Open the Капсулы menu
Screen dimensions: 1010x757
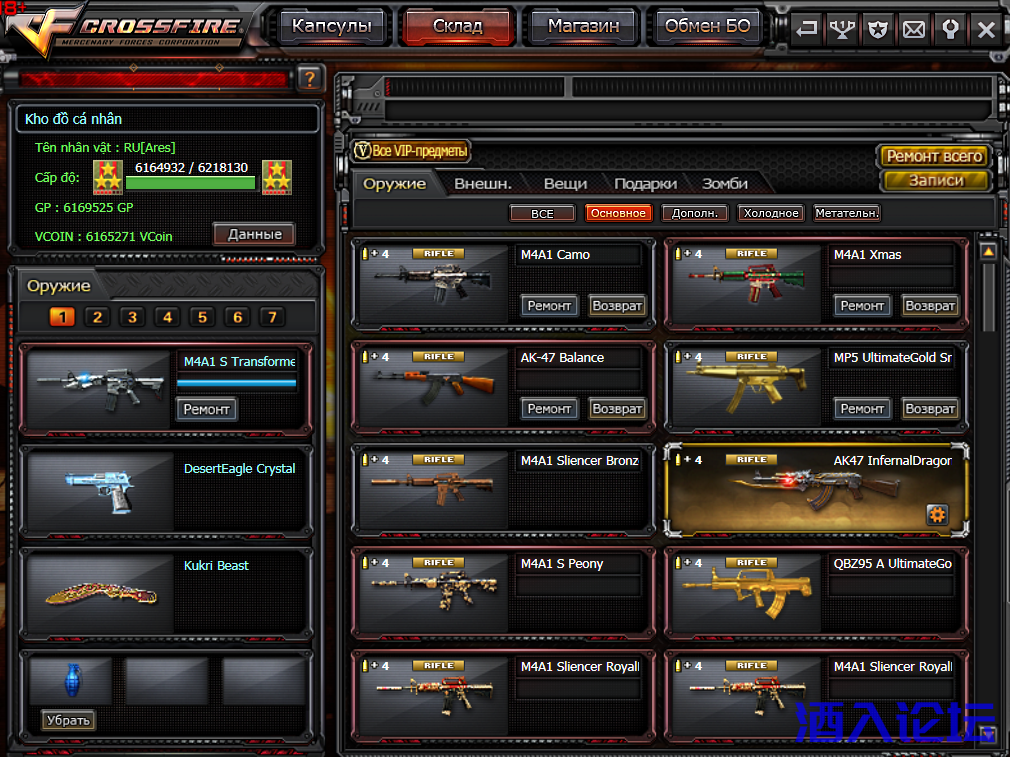pos(331,27)
